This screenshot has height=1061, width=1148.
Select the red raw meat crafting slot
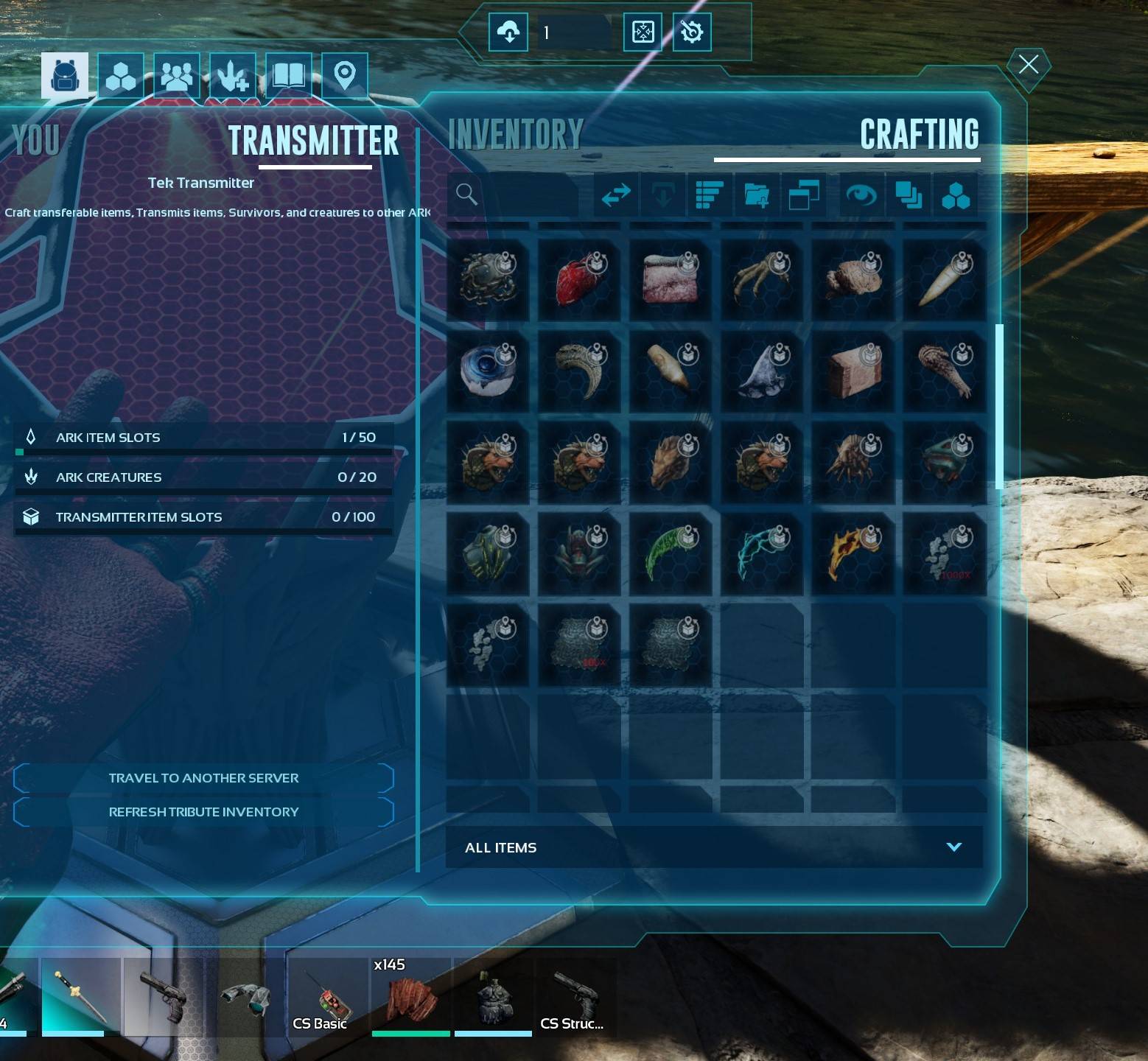(579, 280)
